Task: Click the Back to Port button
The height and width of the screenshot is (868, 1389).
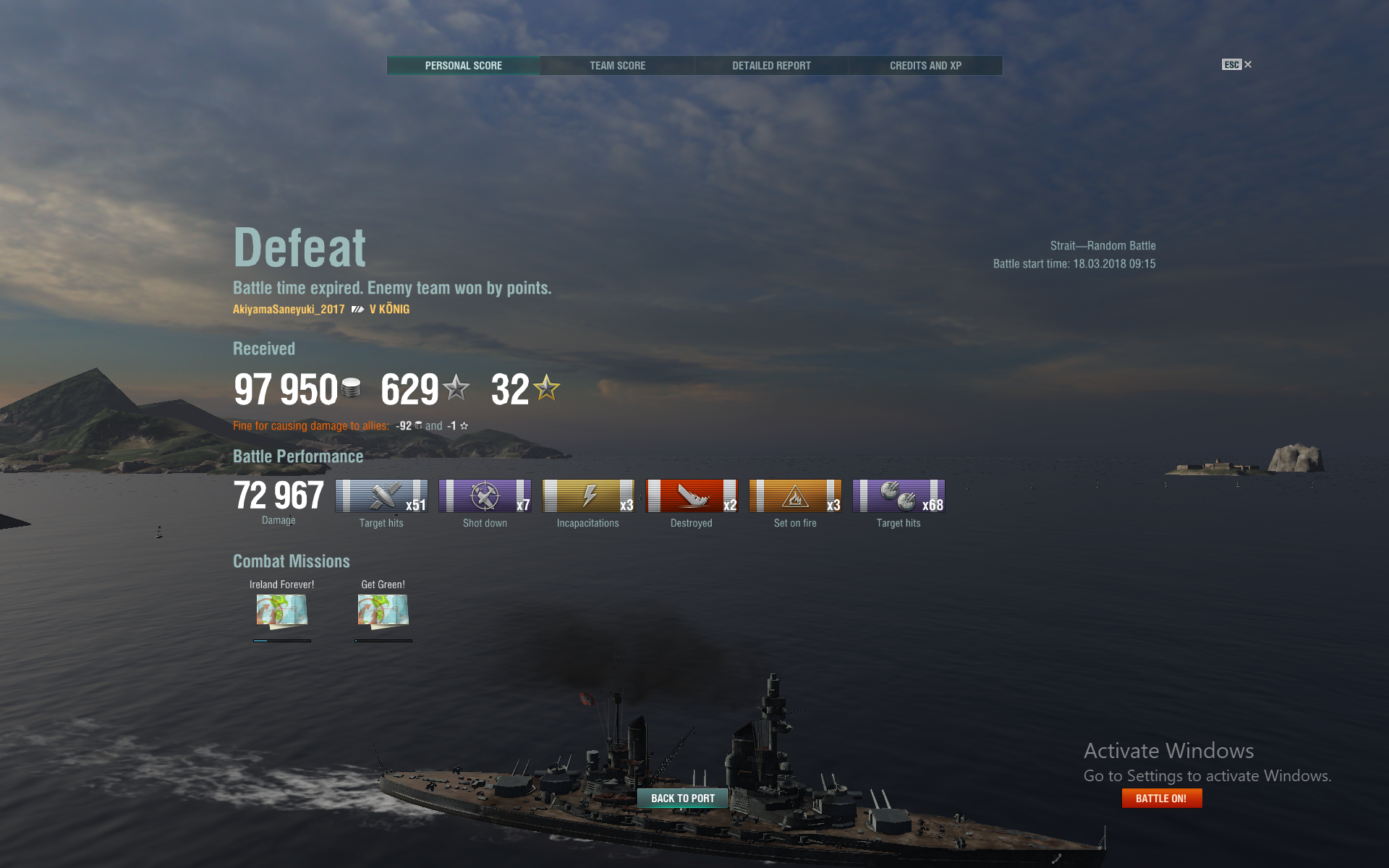Action: click(x=682, y=799)
